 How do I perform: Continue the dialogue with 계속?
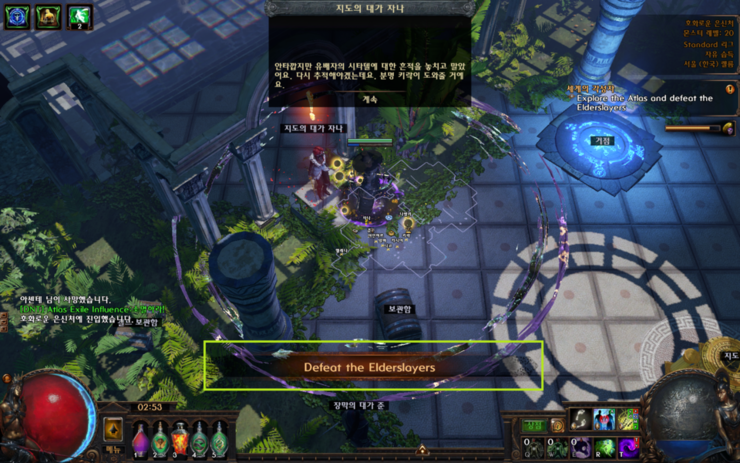point(370,99)
